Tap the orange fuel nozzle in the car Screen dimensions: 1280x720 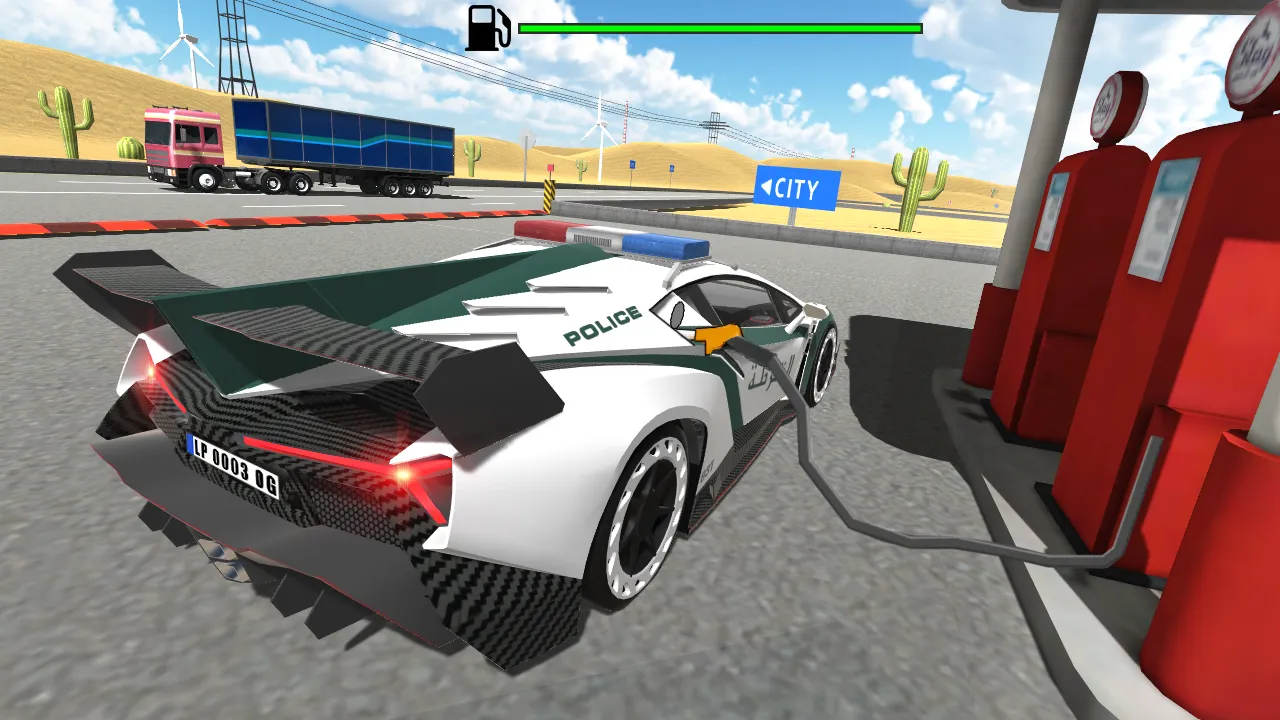[719, 336]
